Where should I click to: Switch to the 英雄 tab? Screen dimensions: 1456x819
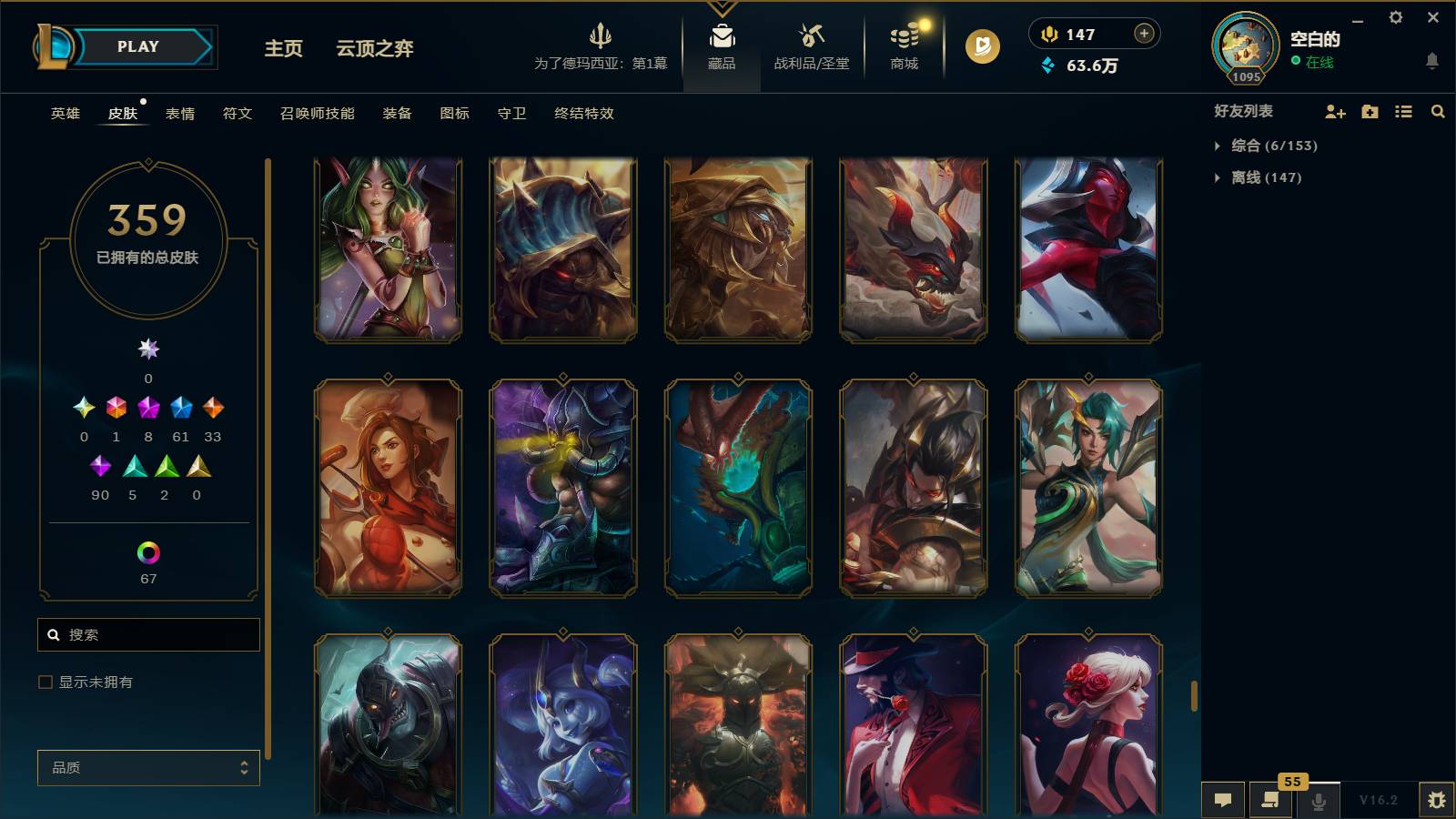pyautogui.click(x=64, y=114)
